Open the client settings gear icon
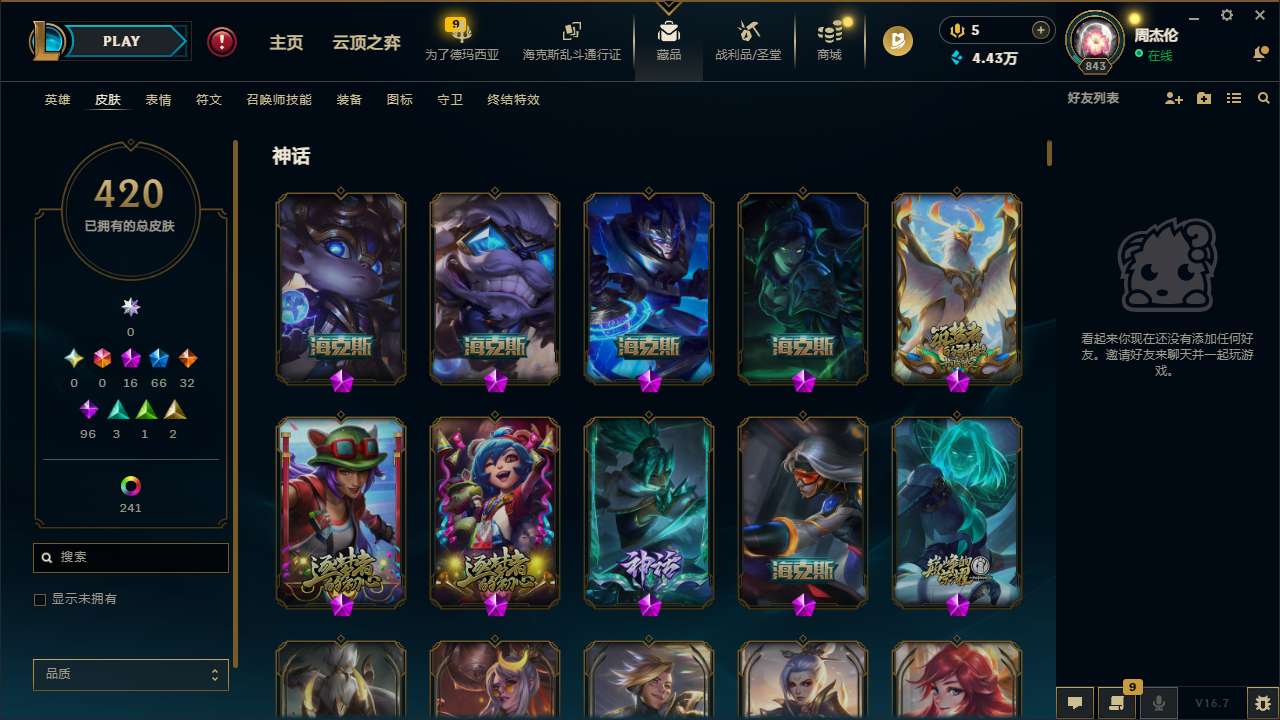Image resolution: width=1280 pixels, height=720 pixels. [x=1226, y=15]
